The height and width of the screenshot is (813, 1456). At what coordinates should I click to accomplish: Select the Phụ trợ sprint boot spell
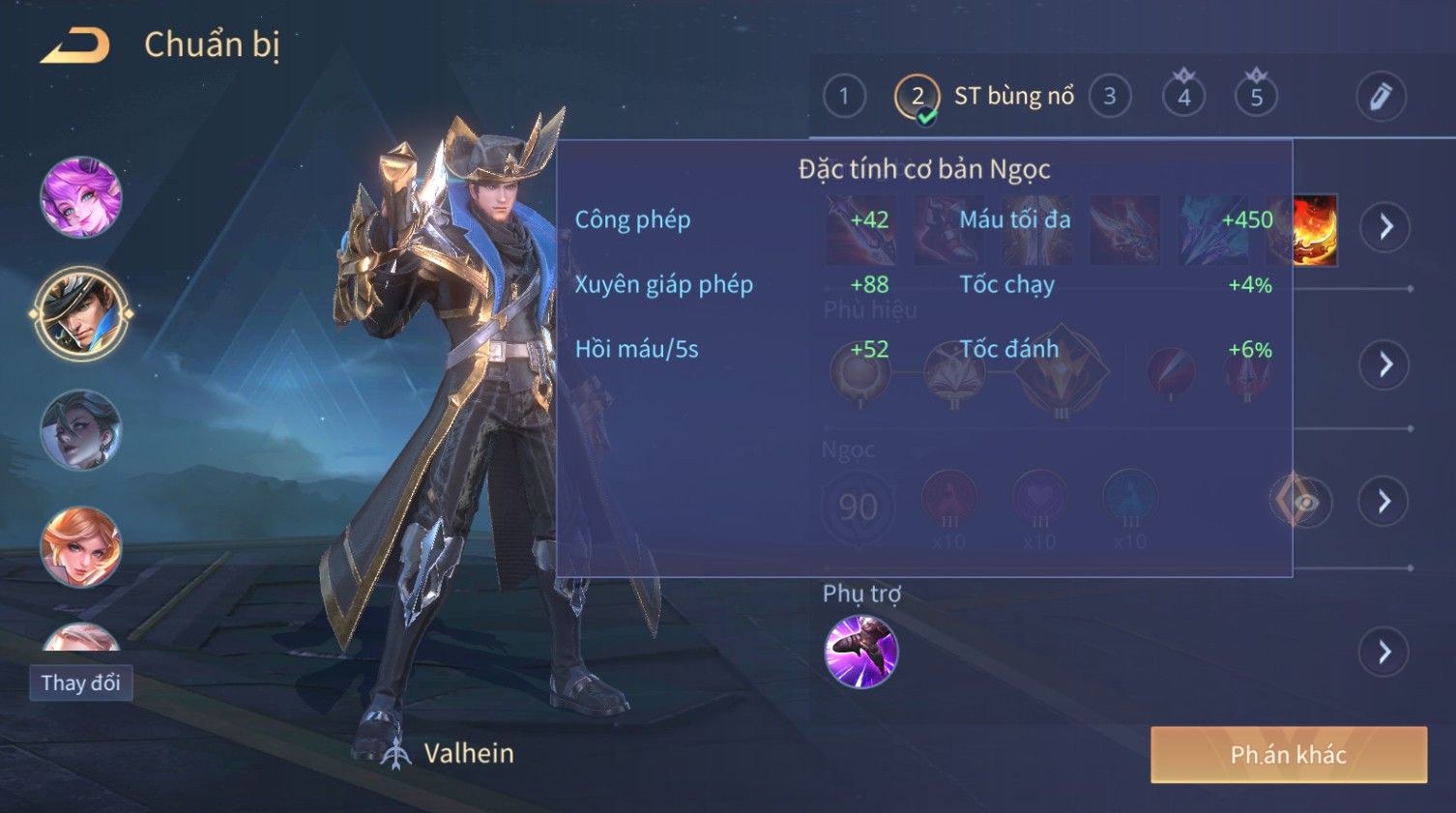click(x=860, y=652)
